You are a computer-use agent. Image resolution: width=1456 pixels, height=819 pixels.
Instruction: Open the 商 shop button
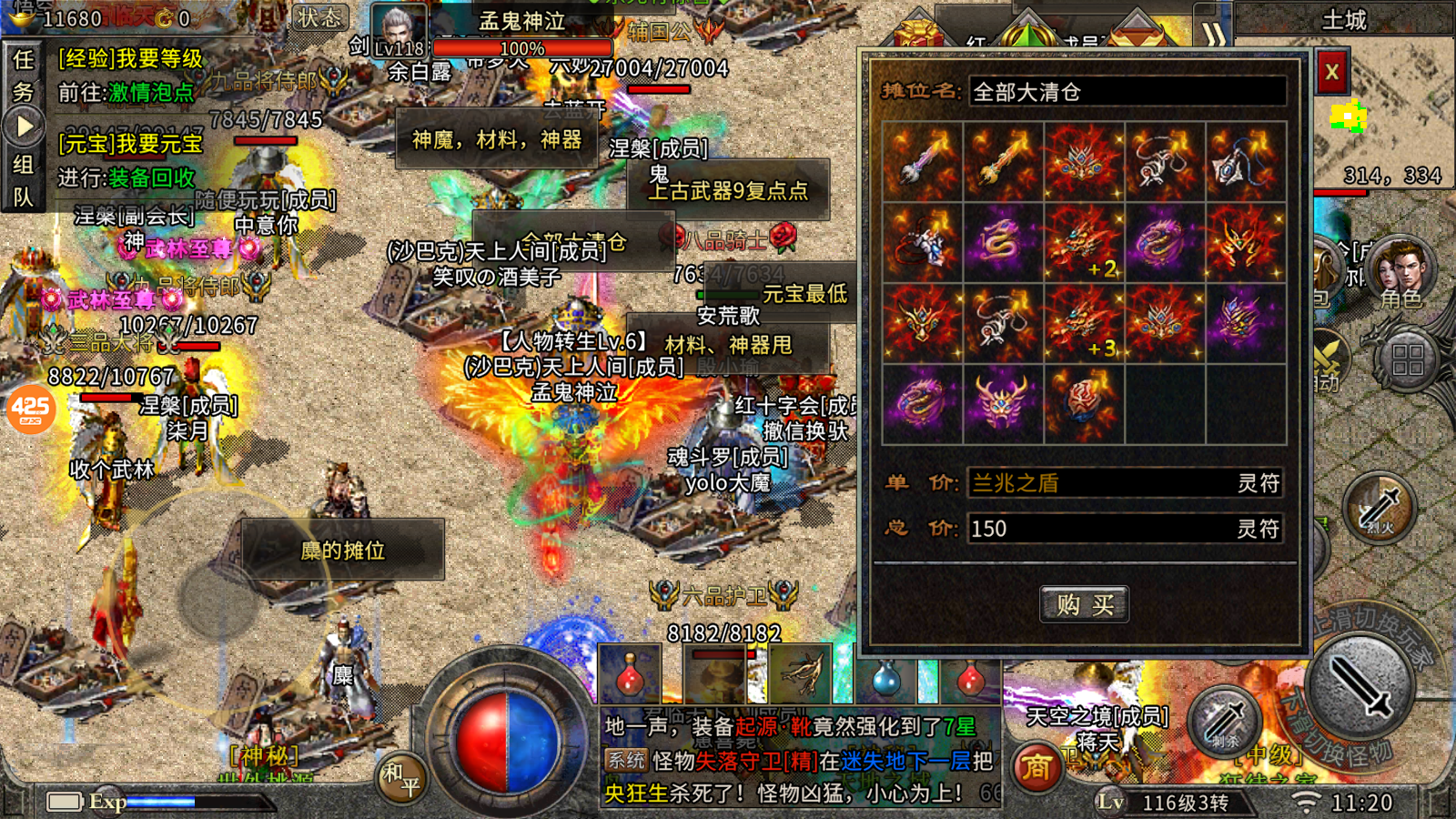1036,769
